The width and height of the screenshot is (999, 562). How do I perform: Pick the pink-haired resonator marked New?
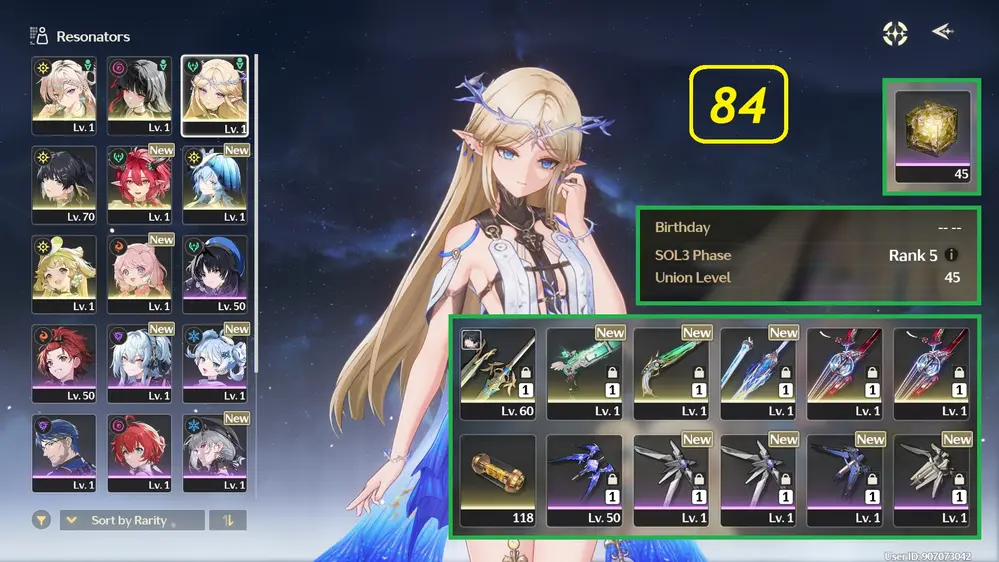coord(140,273)
